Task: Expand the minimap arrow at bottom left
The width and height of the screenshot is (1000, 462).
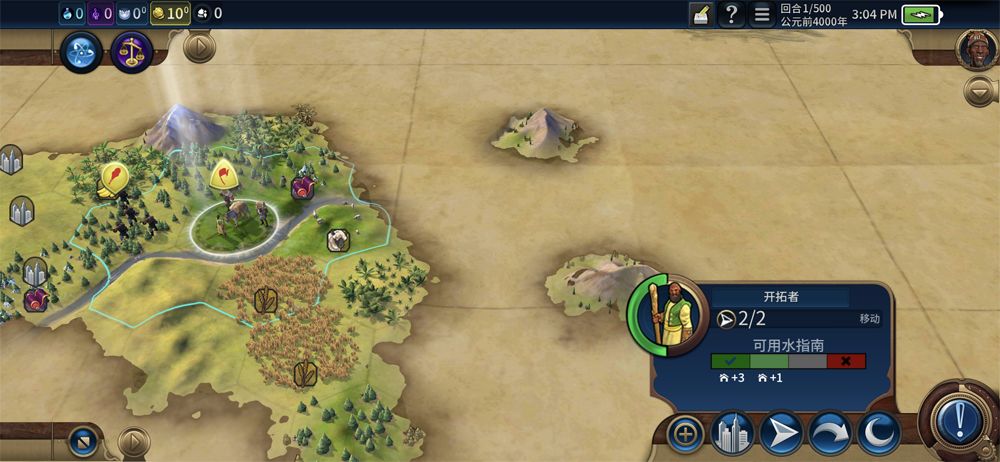Action: (133, 441)
